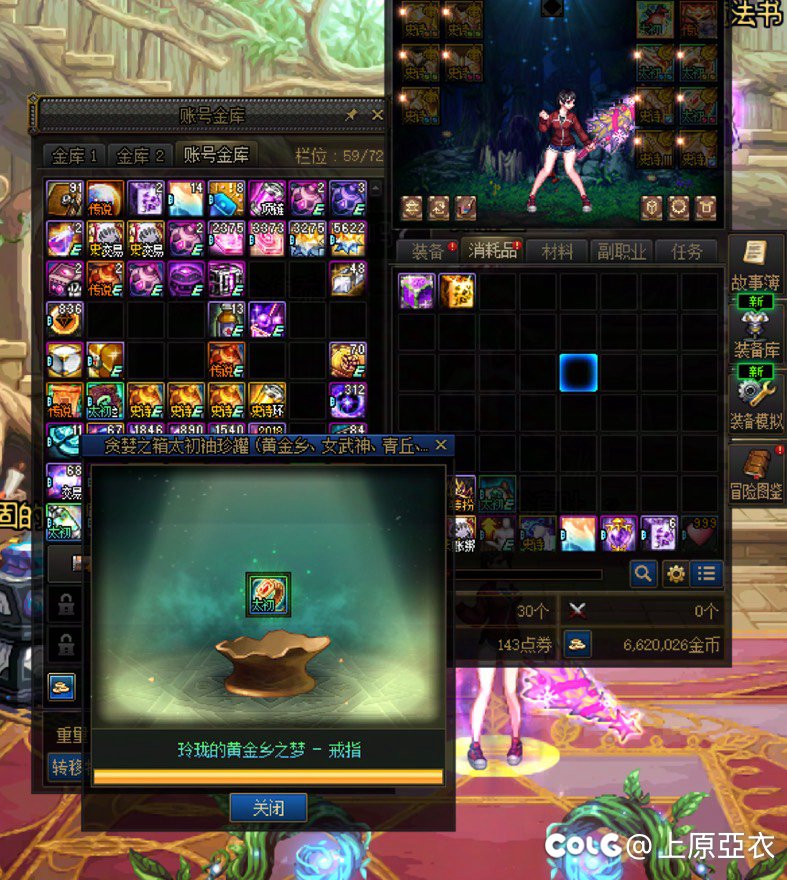Show the 任务 items tab
Viewport: 787px width, 880px height.
coord(686,251)
